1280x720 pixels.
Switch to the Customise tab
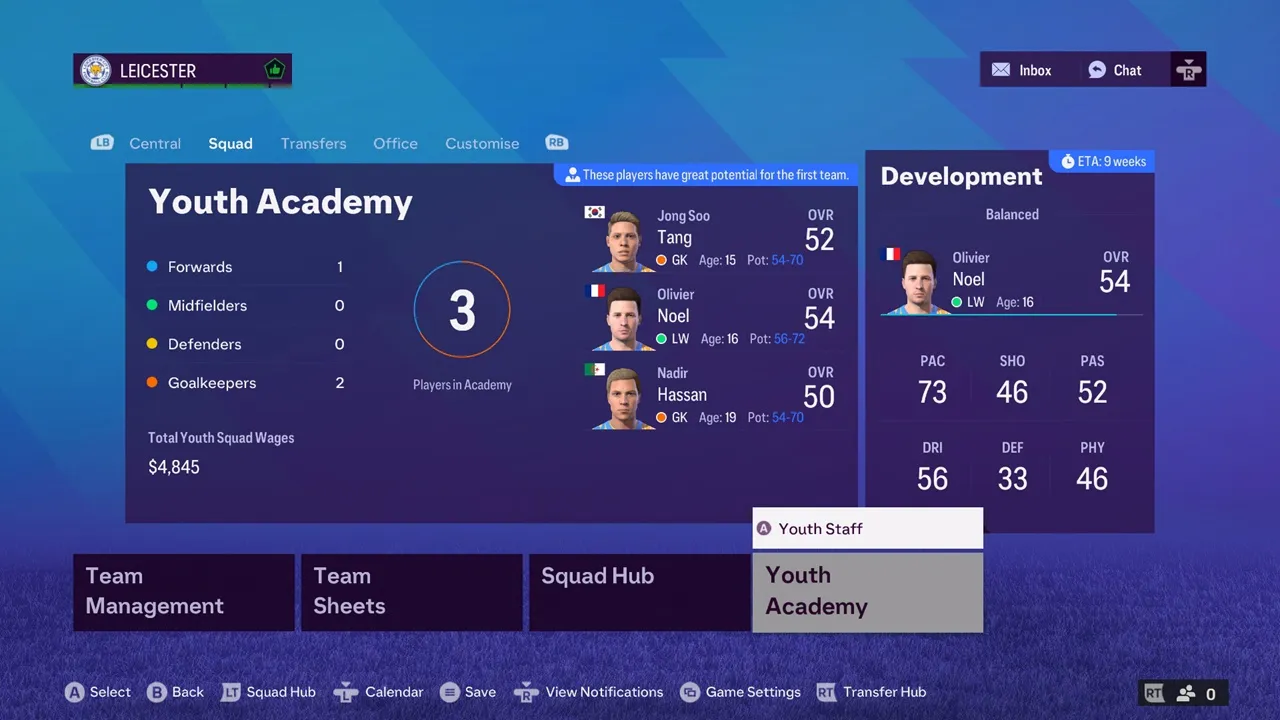click(482, 143)
